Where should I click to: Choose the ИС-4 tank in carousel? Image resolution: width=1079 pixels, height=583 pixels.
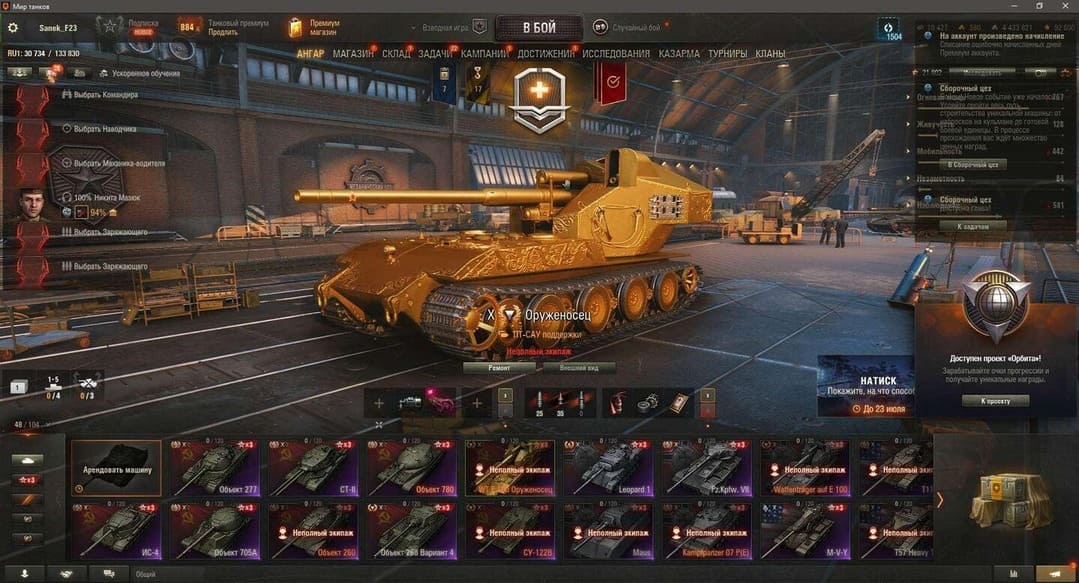[x=116, y=530]
